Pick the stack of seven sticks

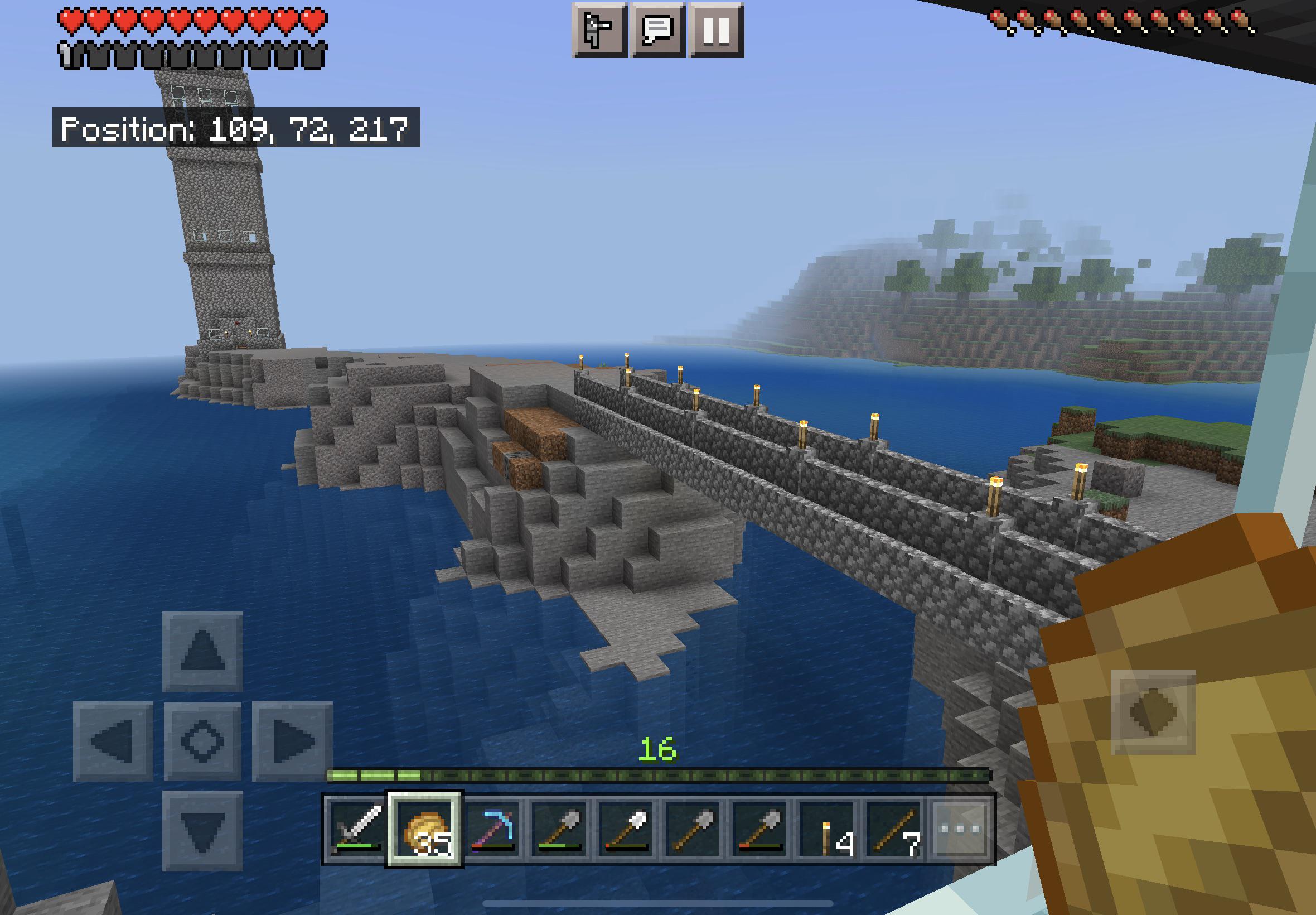pyautogui.click(x=894, y=829)
